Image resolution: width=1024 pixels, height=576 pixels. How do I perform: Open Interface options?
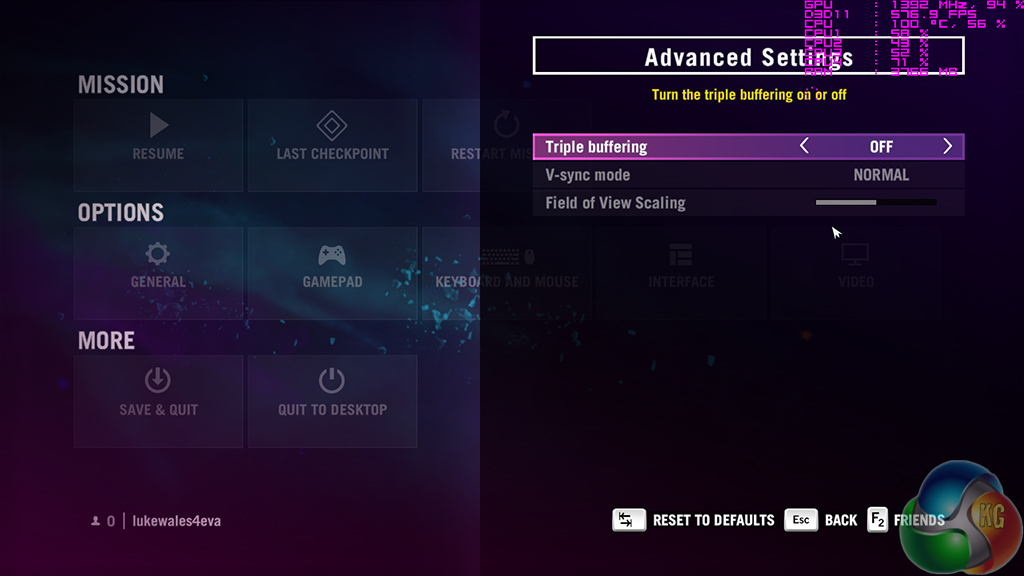point(680,266)
